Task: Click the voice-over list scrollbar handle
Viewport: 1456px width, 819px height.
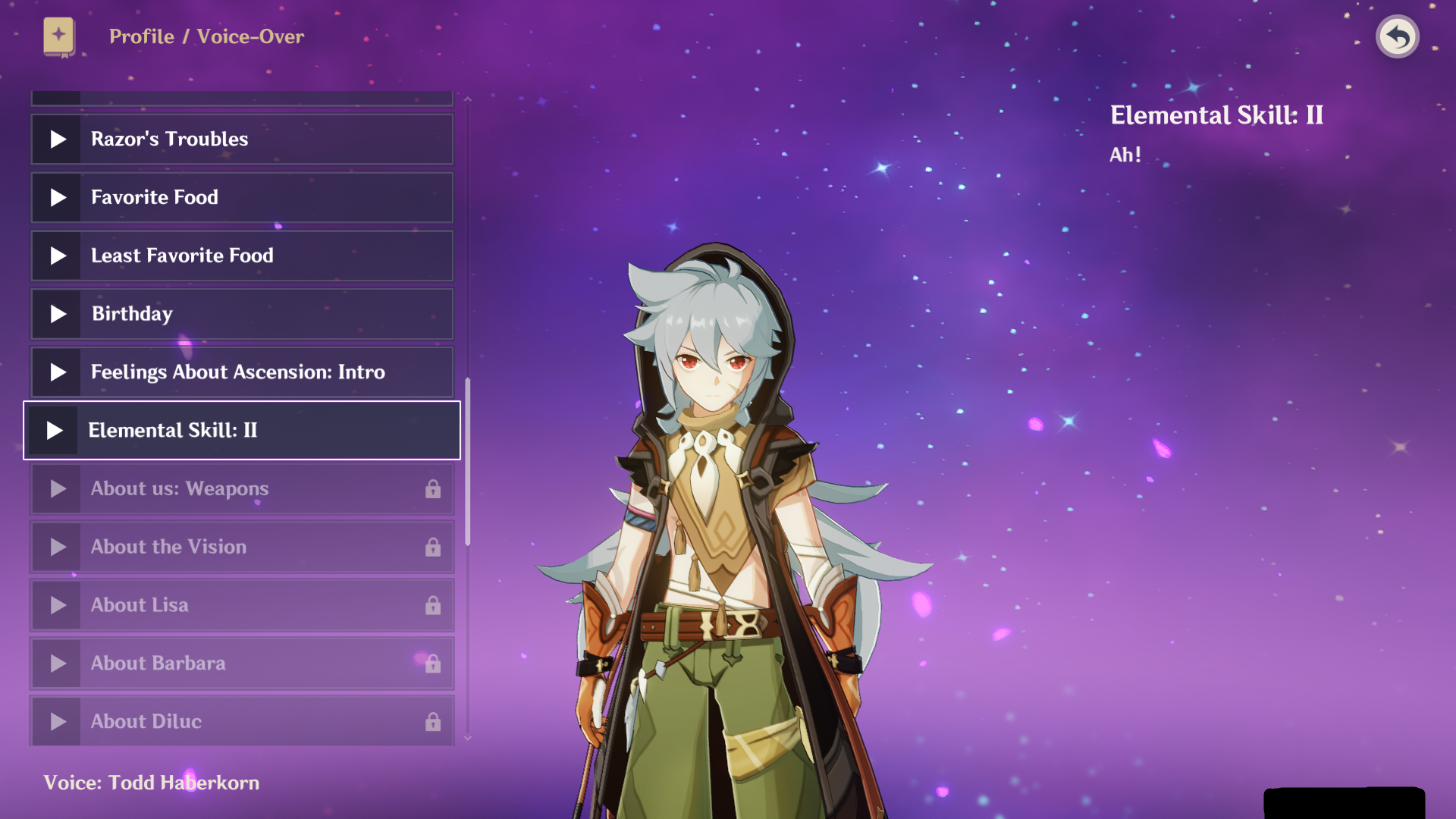Action: [468, 461]
